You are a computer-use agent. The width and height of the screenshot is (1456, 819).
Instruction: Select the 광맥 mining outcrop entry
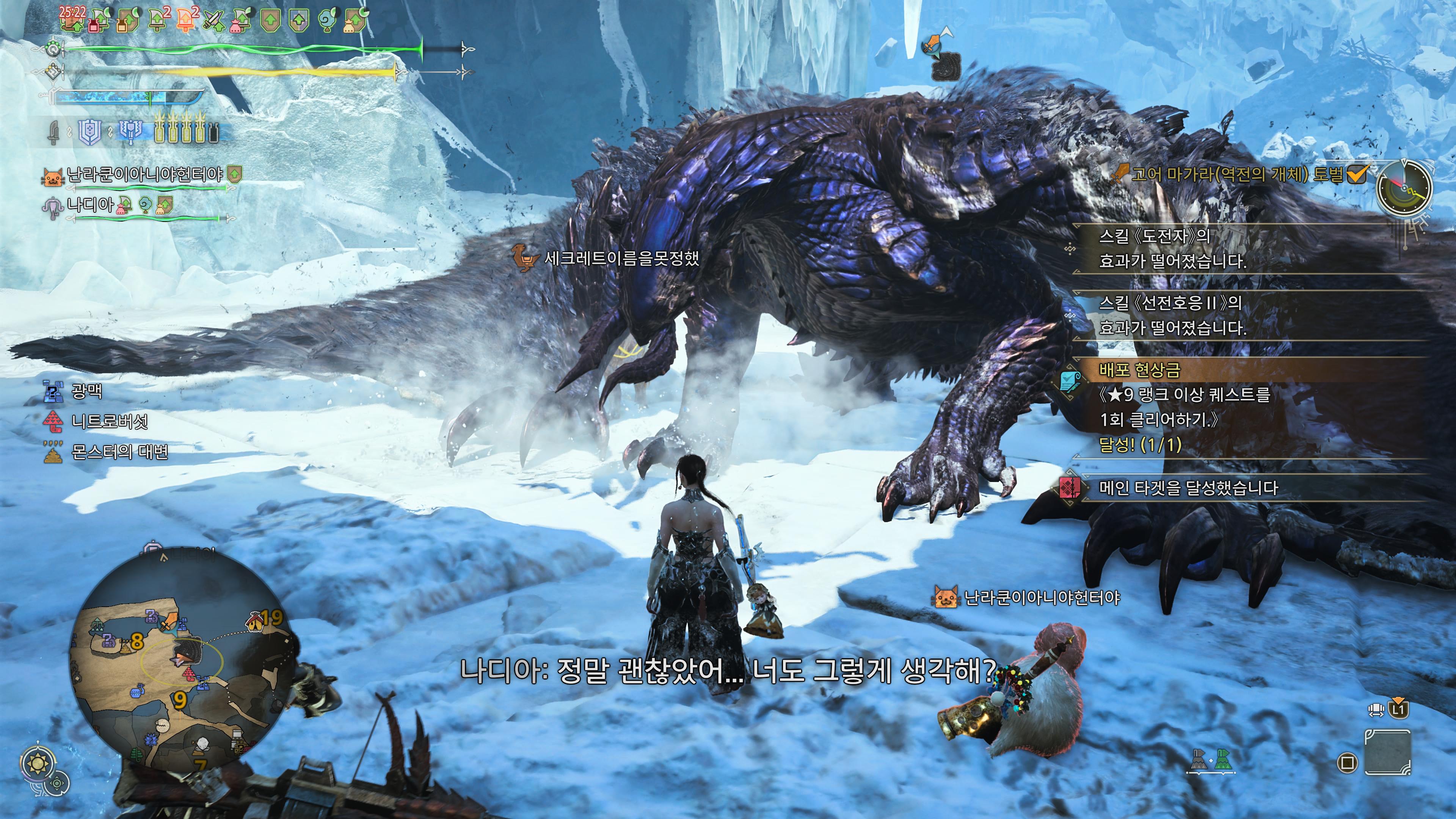(86, 391)
